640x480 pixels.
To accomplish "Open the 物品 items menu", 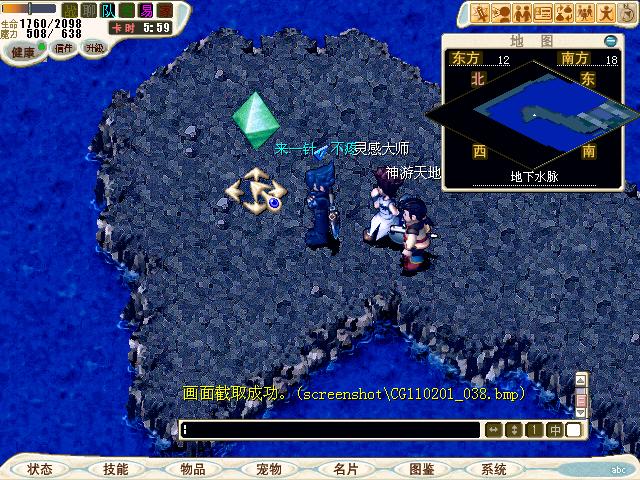I will [192, 469].
